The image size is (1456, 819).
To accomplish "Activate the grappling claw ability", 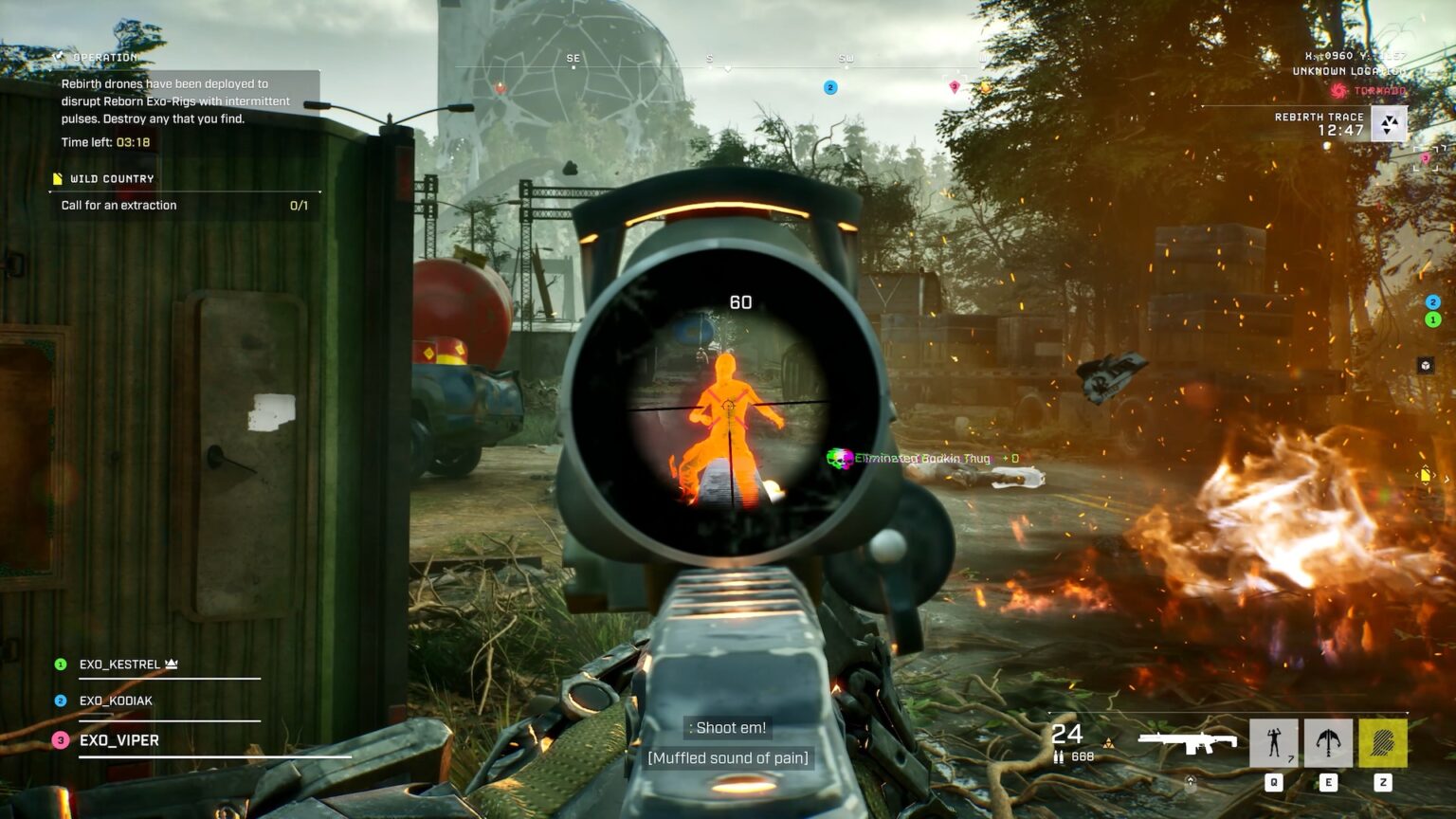I will pyautogui.click(x=1328, y=742).
